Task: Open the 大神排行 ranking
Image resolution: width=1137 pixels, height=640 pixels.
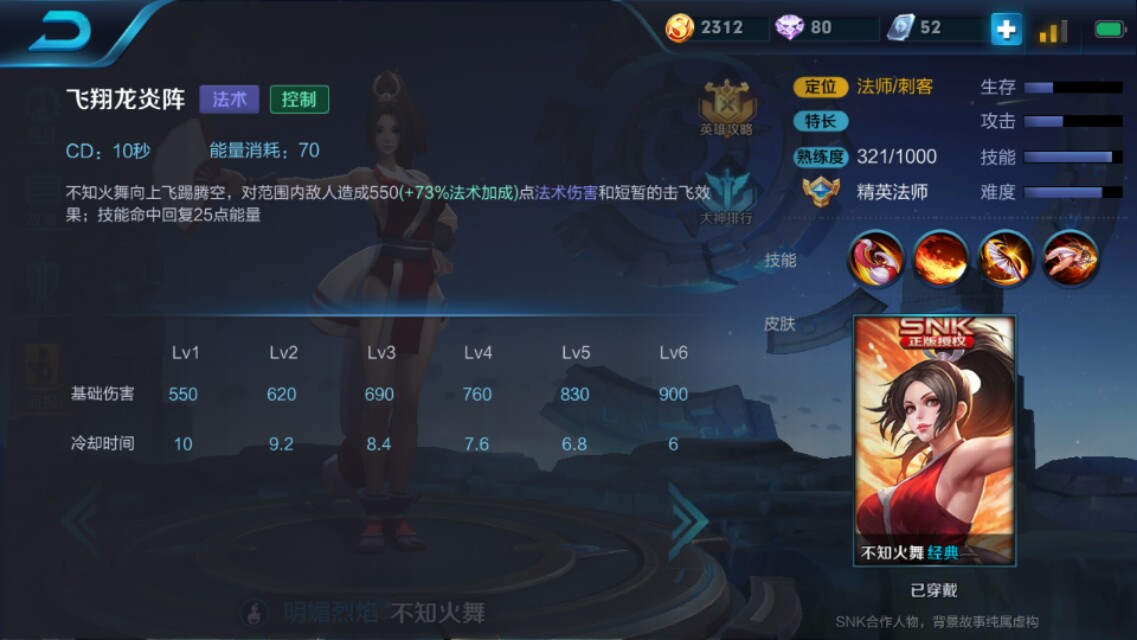Action: pyautogui.click(x=727, y=197)
